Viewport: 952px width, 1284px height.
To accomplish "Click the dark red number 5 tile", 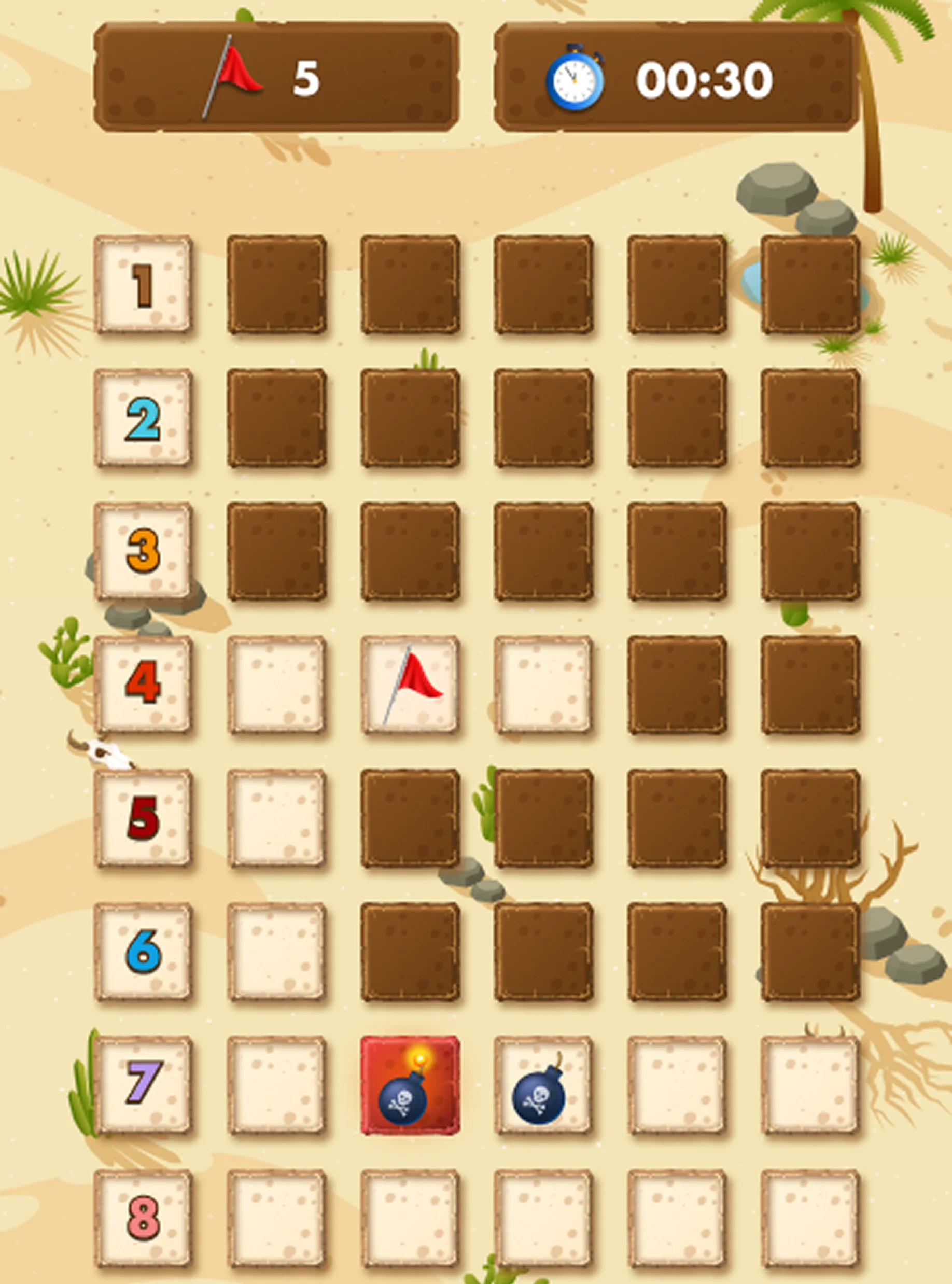I will coord(143,818).
